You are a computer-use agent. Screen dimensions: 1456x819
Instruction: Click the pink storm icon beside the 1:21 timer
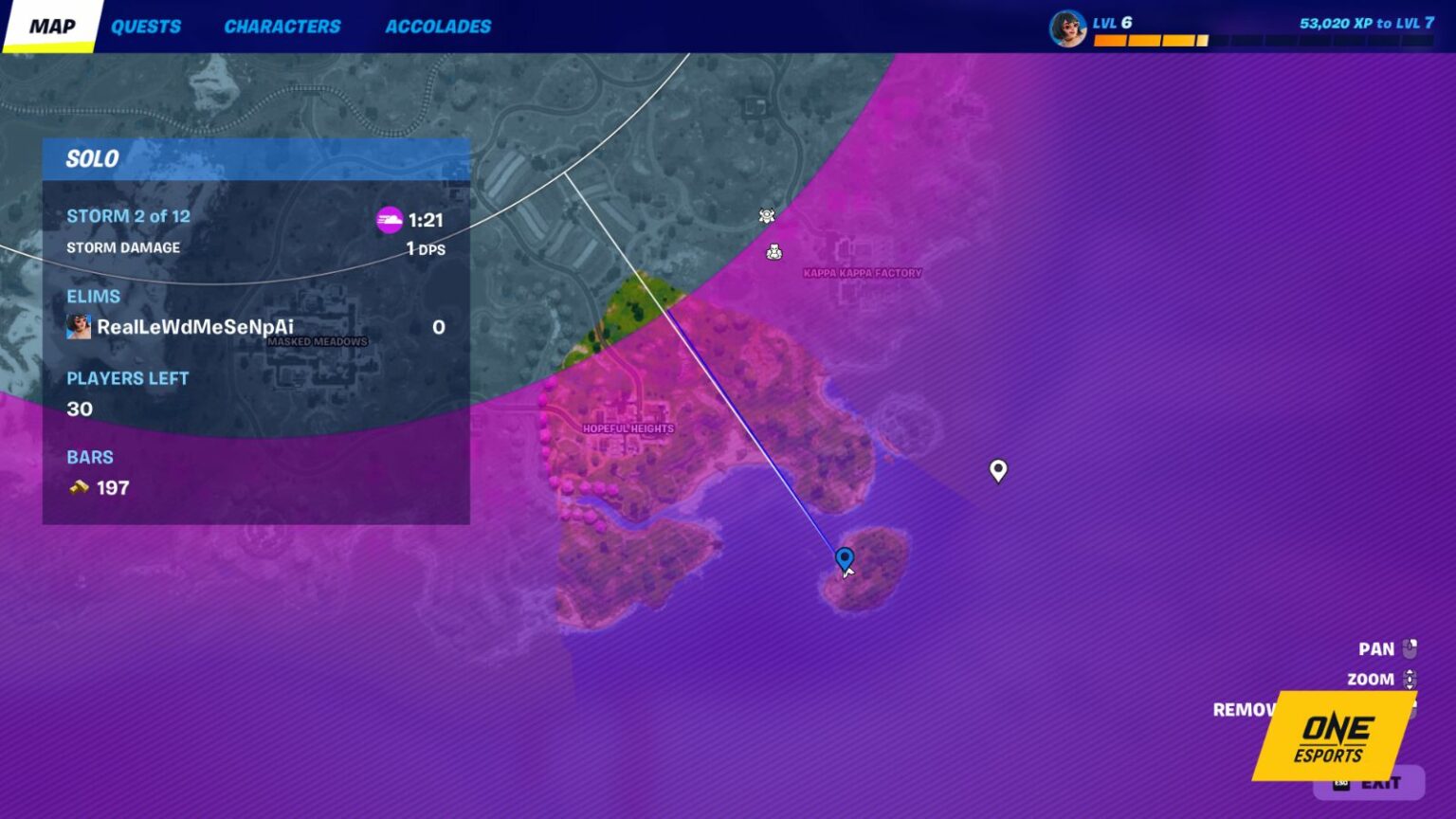coord(391,218)
